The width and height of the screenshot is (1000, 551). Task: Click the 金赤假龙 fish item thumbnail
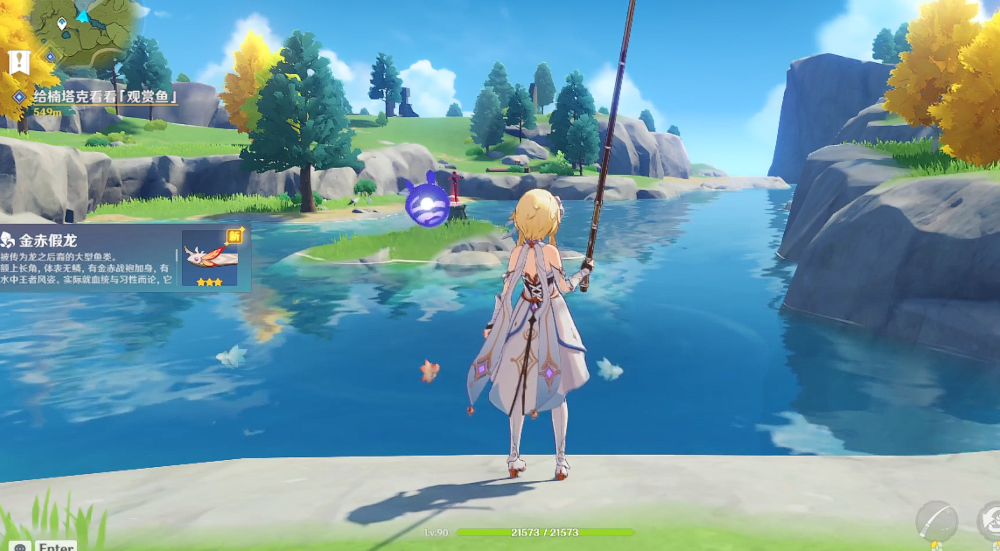(x=209, y=257)
